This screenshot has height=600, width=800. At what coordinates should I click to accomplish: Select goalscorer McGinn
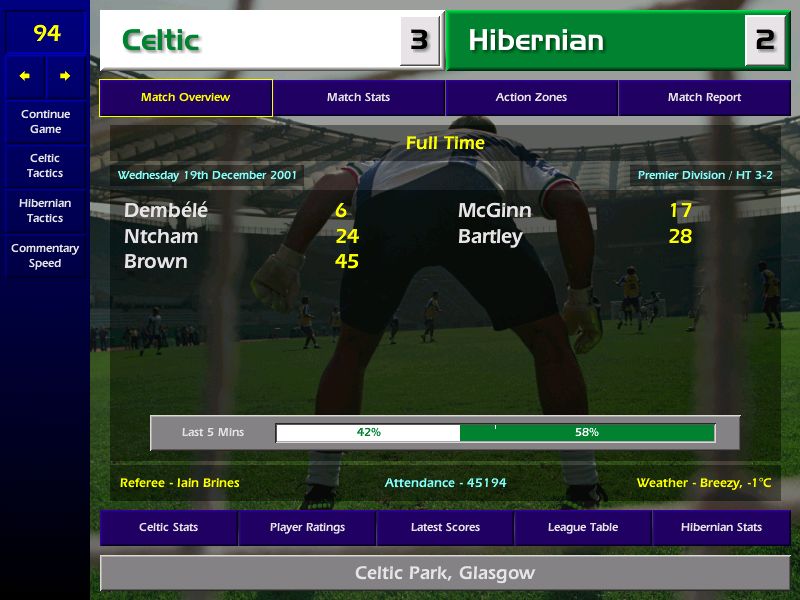click(494, 211)
